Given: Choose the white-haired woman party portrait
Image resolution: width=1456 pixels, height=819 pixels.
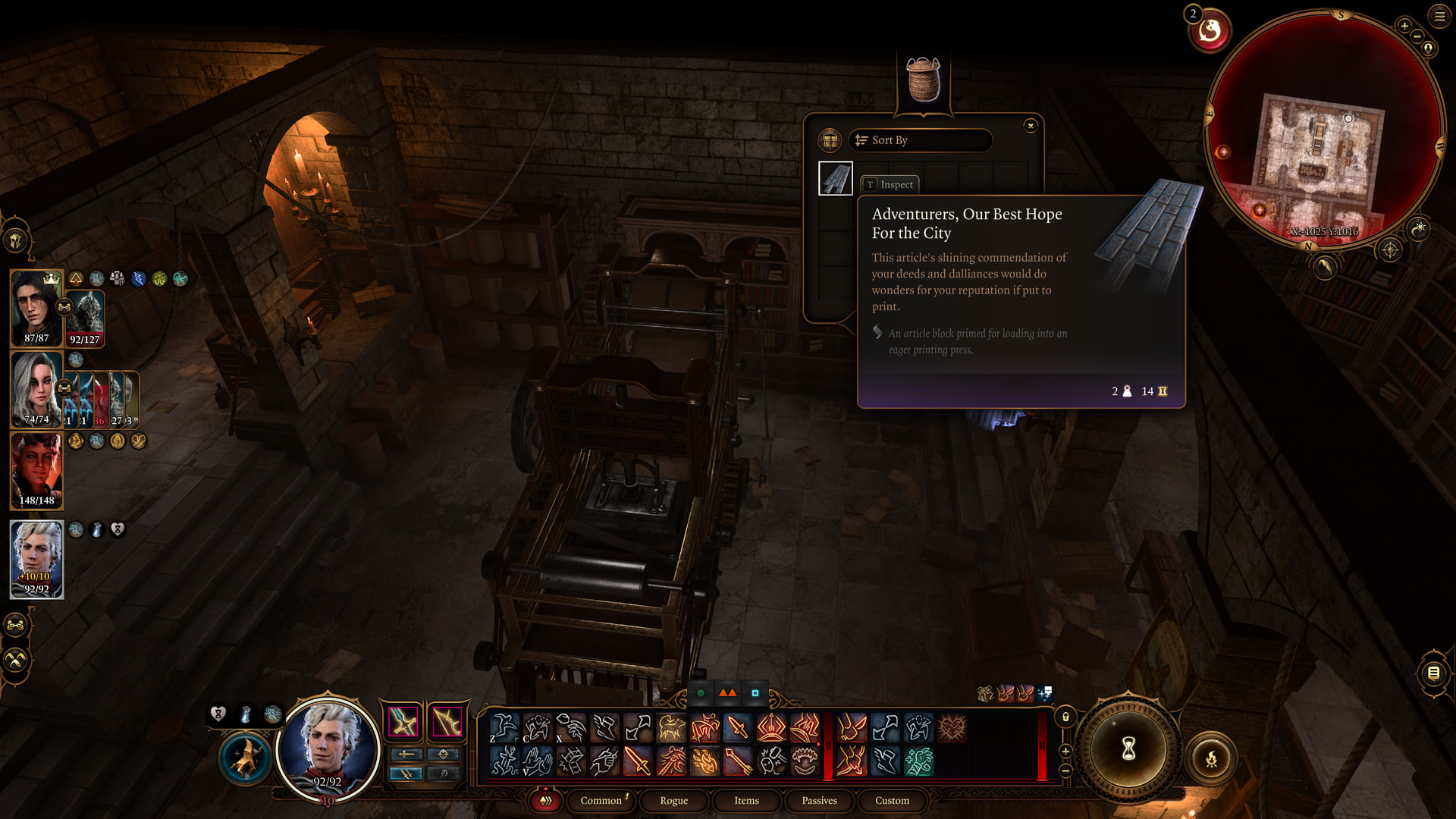Looking at the screenshot, I should pos(36,389).
